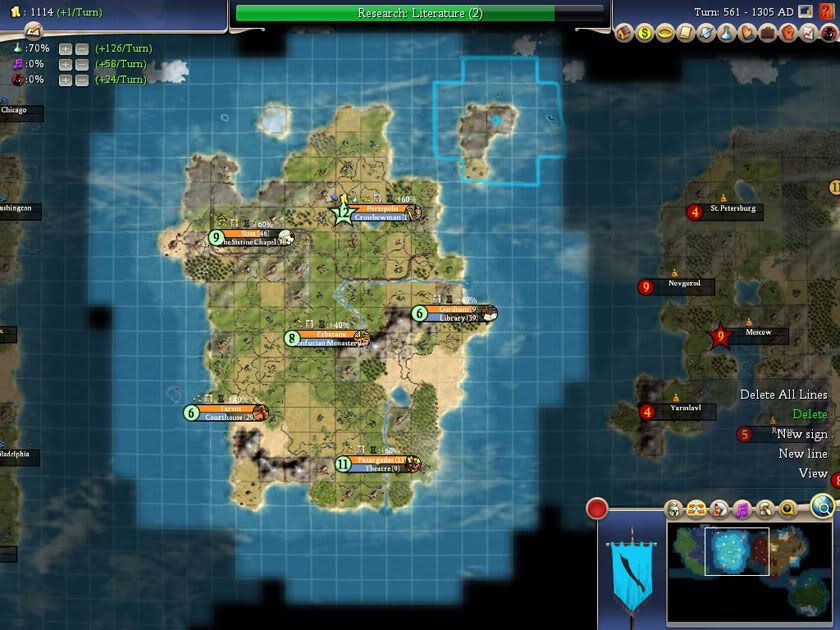Open the Financial Advisor dollar icon
This screenshot has width=840, height=630.
pos(645,34)
